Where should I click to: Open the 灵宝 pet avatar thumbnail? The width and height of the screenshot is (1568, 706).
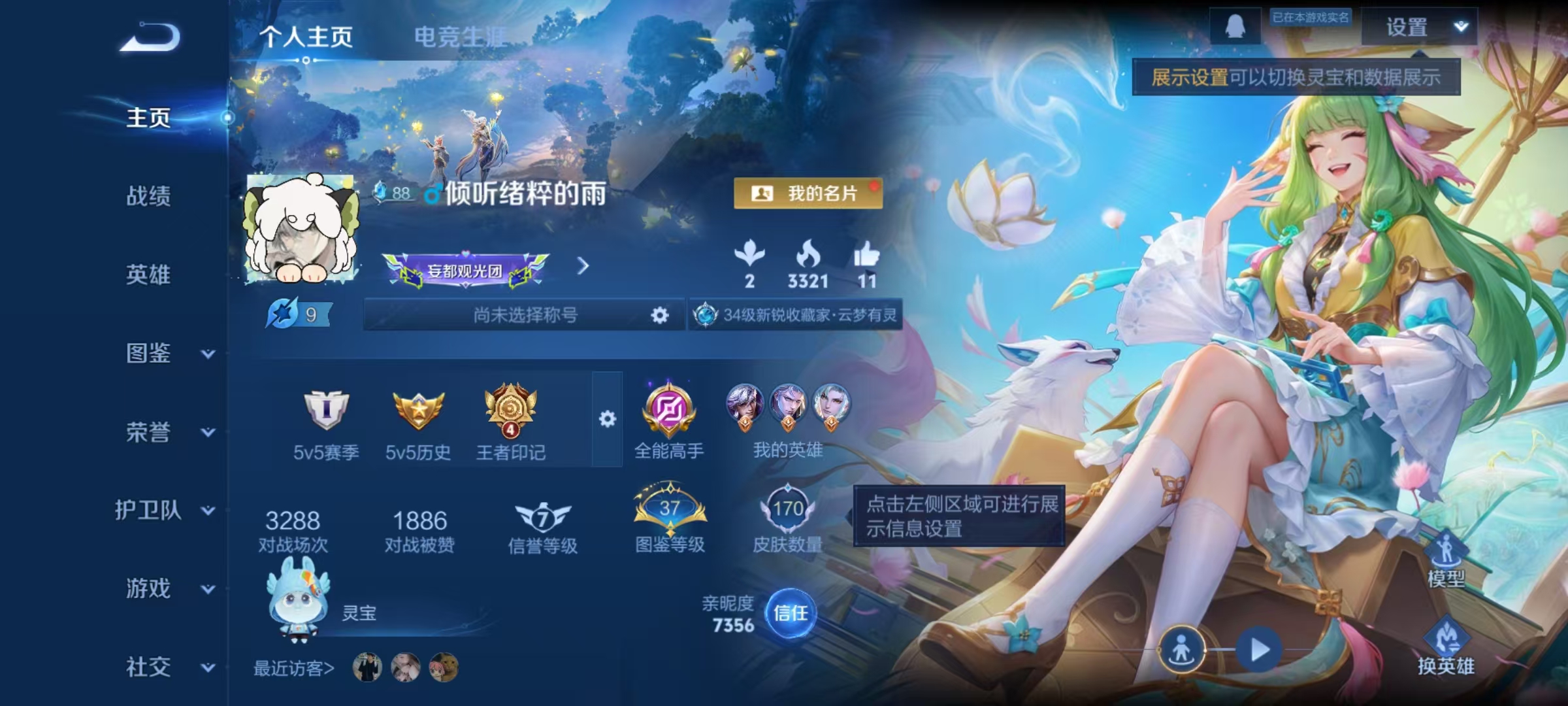tap(295, 608)
